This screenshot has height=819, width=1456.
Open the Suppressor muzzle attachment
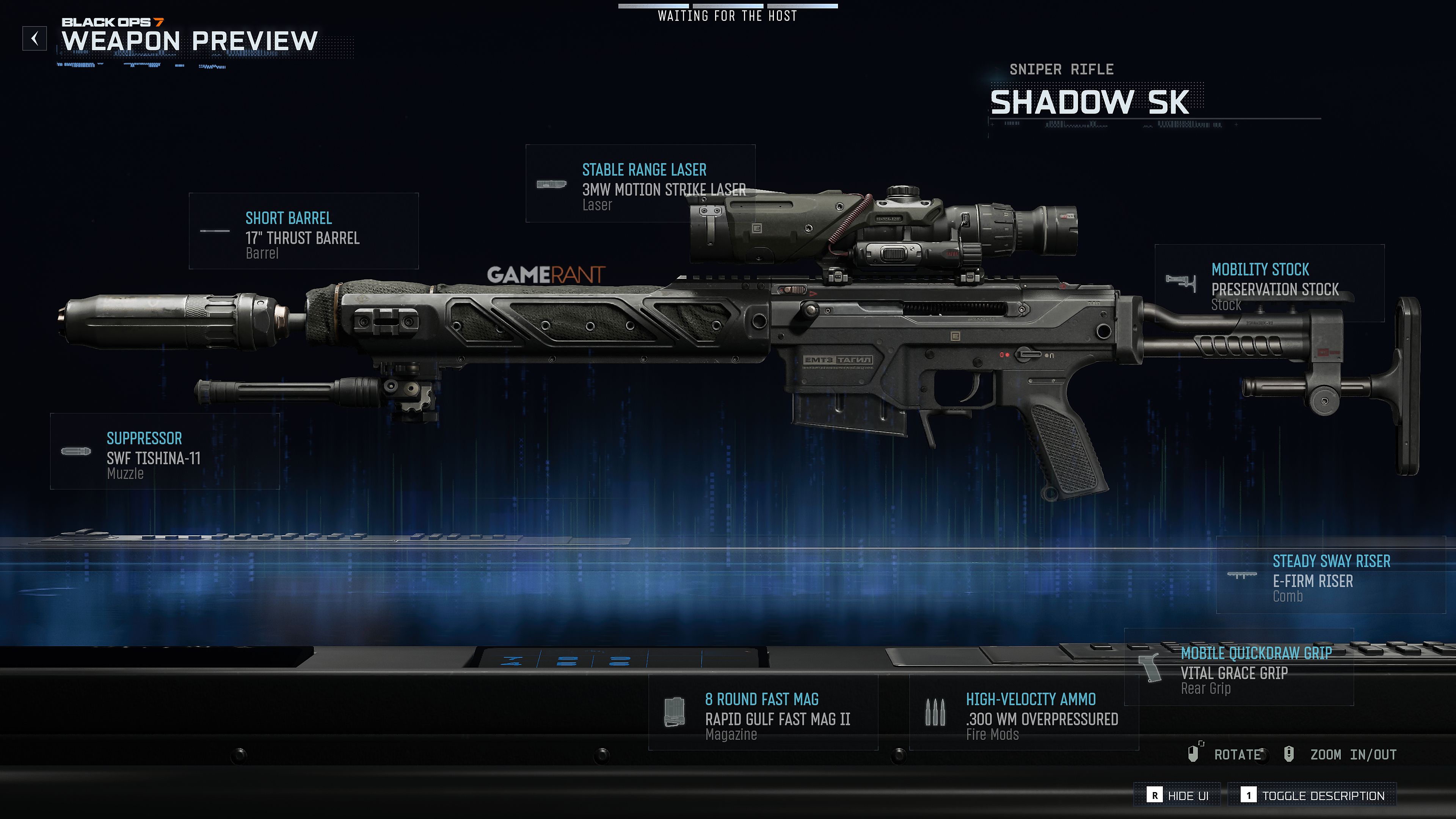point(165,451)
